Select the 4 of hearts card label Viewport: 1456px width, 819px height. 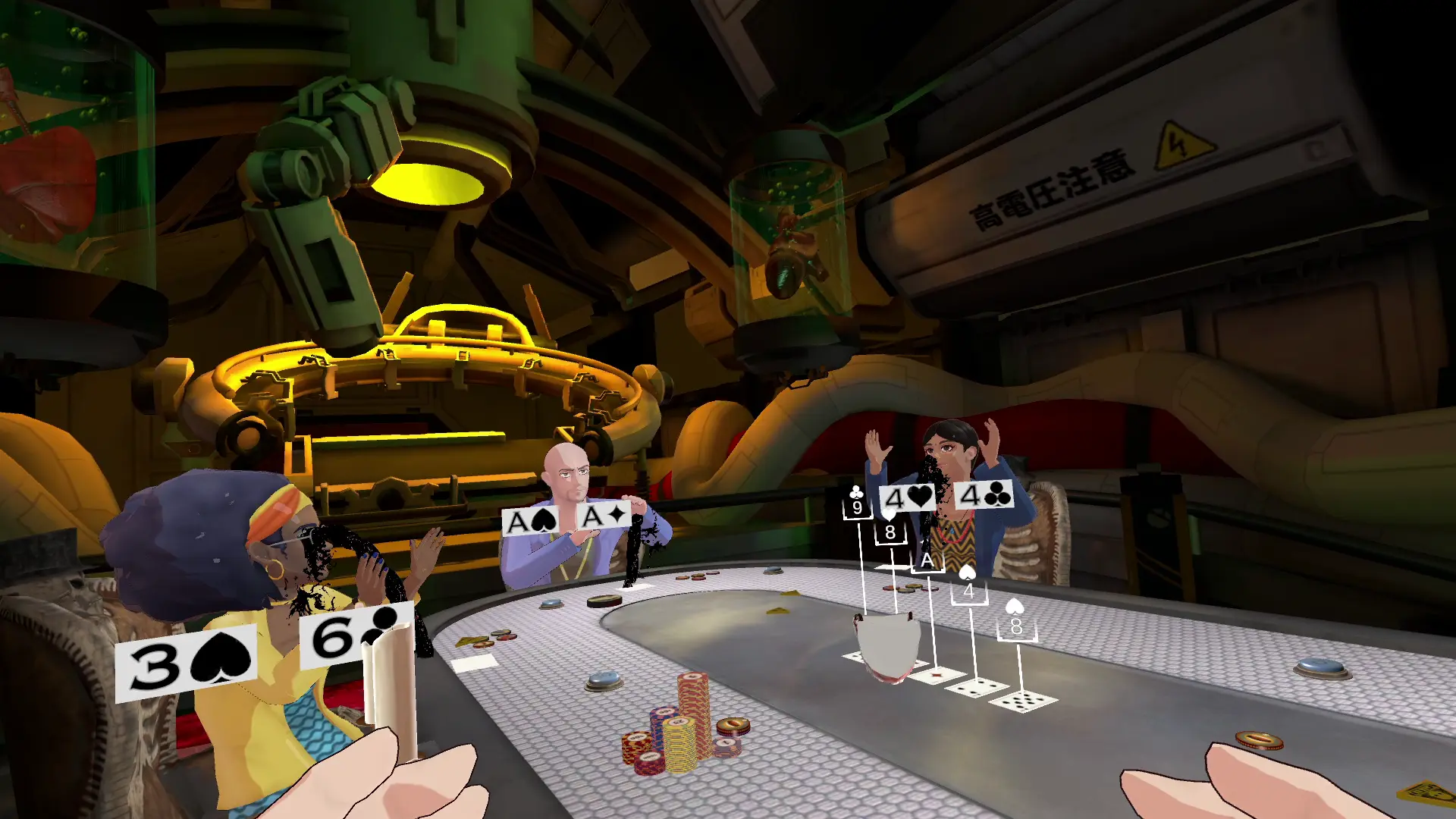pyautogui.click(x=907, y=497)
